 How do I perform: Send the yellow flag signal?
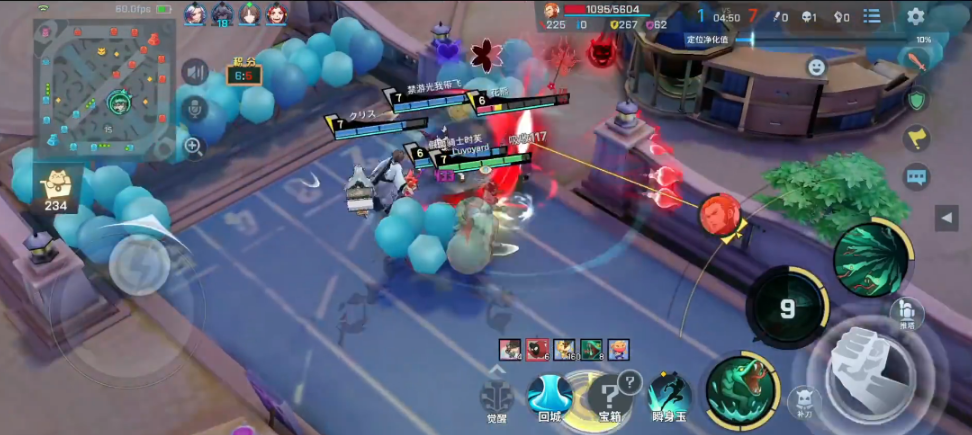[916, 138]
